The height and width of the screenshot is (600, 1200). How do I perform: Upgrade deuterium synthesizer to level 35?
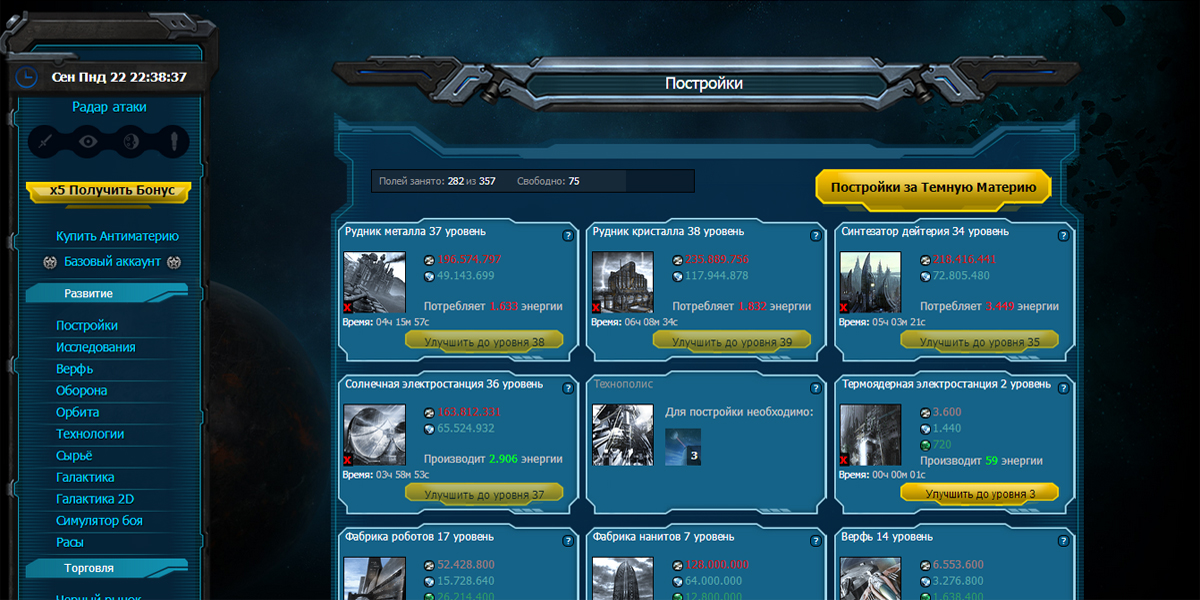click(980, 342)
